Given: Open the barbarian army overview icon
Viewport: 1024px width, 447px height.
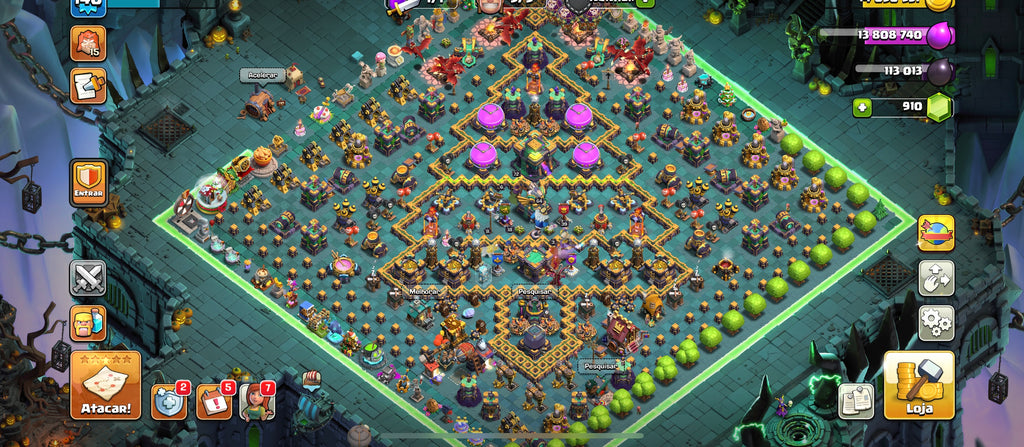Looking at the screenshot, I should 88,323.
